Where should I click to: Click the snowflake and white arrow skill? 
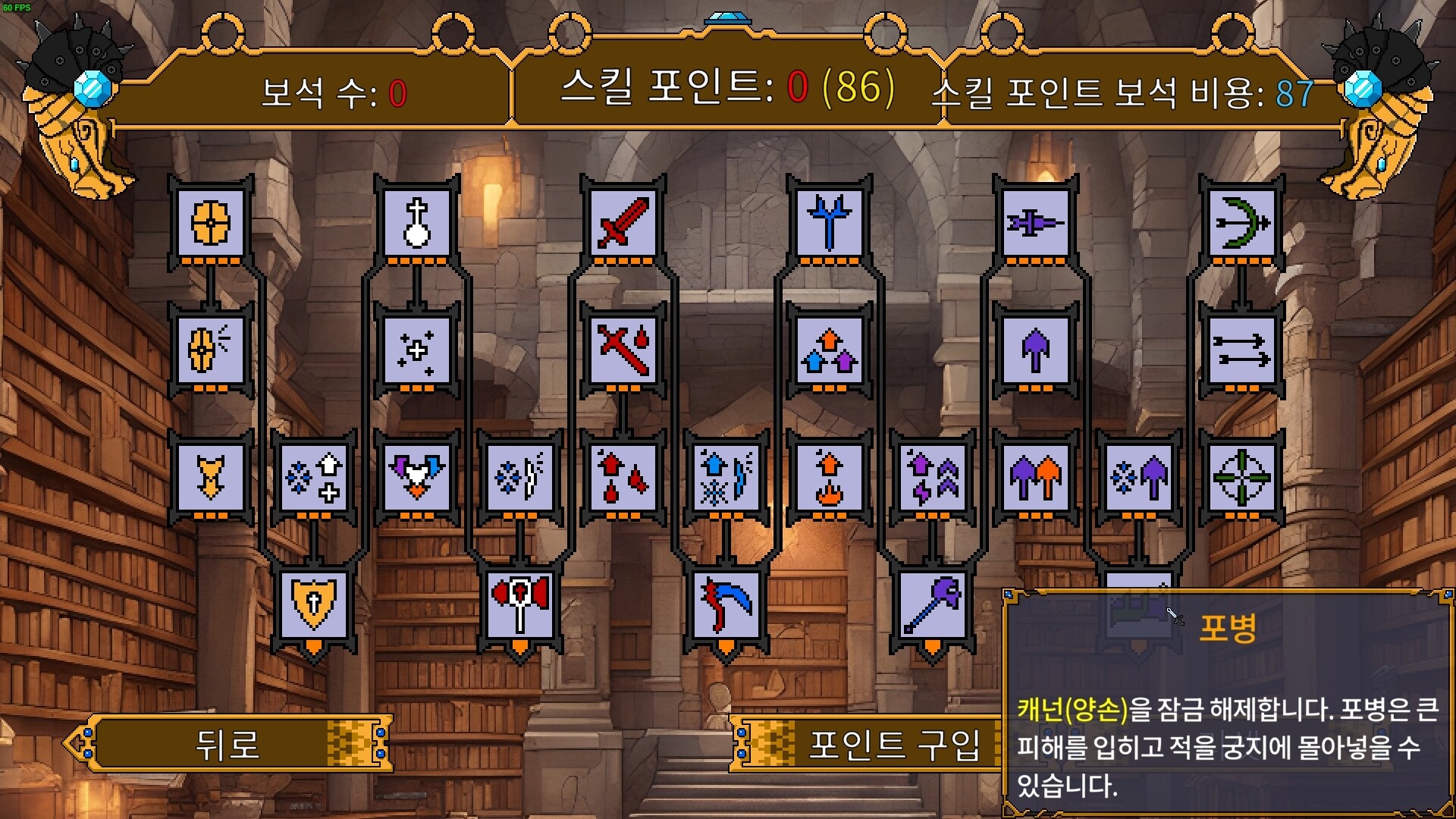(314, 479)
